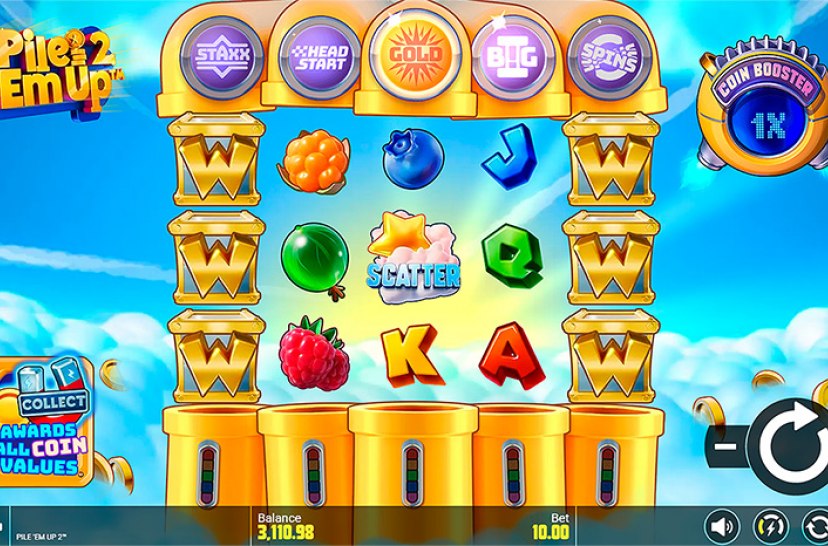This screenshot has width=828, height=546.
Task: Open autoplay with the looping arrows icon
Action: (815, 524)
